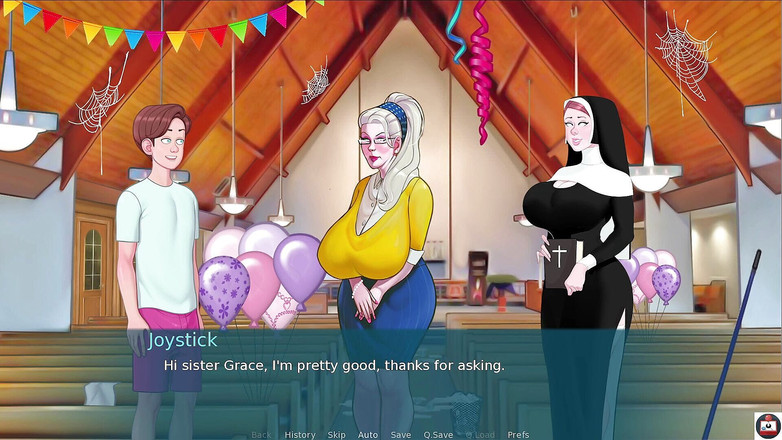This screenshot has width=782, height=440.
Task: Quick save with Q.Save
Action: point(438,435)
